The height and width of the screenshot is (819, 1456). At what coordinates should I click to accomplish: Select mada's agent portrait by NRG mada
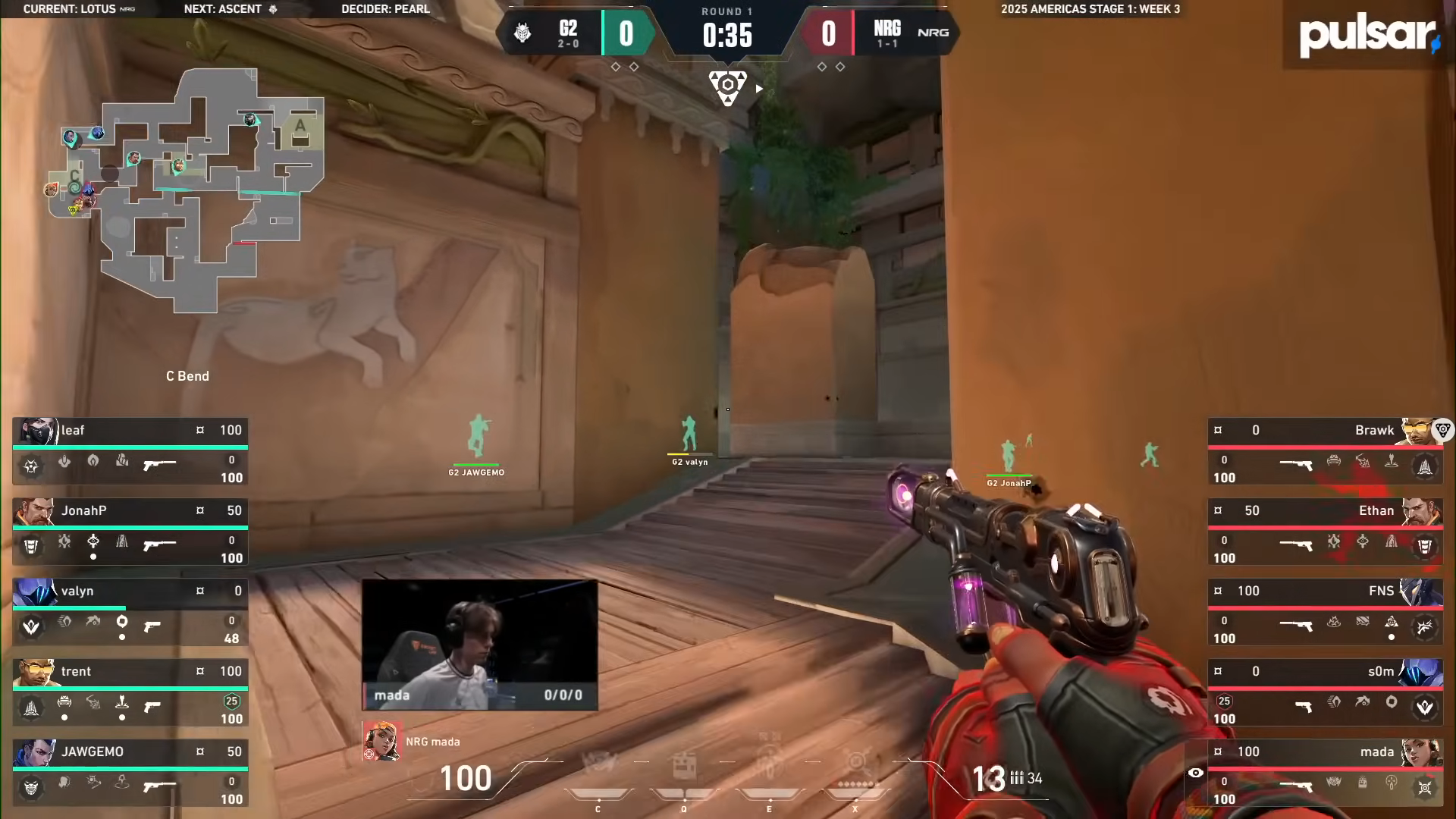[381, 741]
